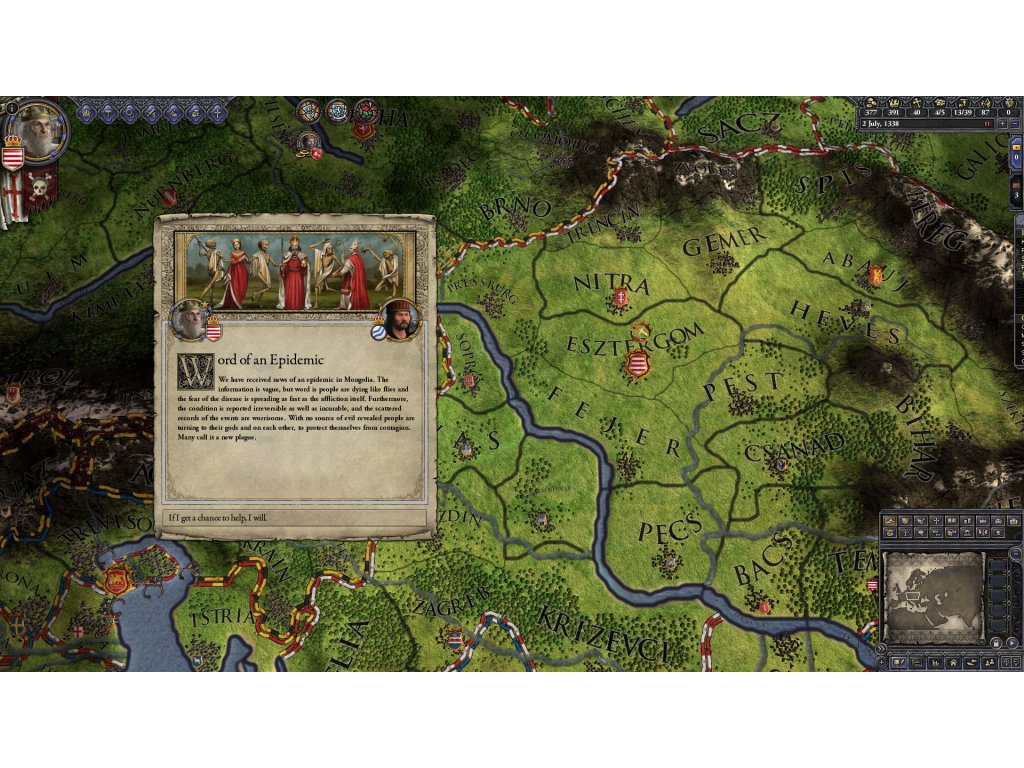The image size is (1024, 768).
Task: Decrease game speed with the minus button
Action: tap(1014, 124)
